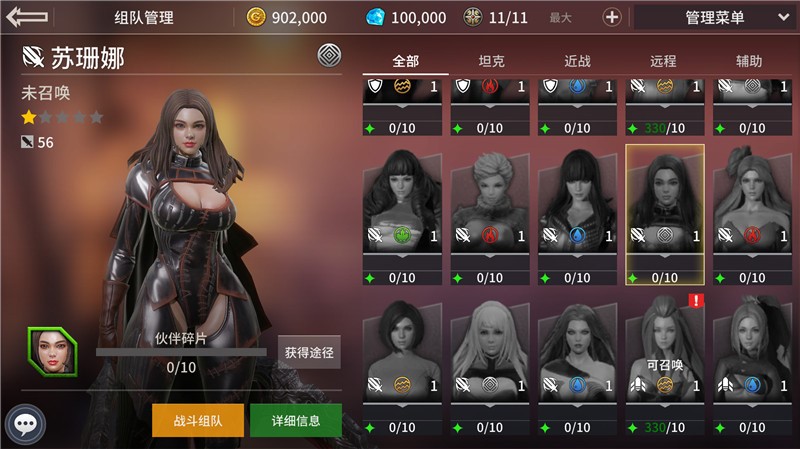Image resolution: width=800 pixels, height=449 pixels.
Task: Select the highlighted gold-framed companion card
Action: pos(665,214)
